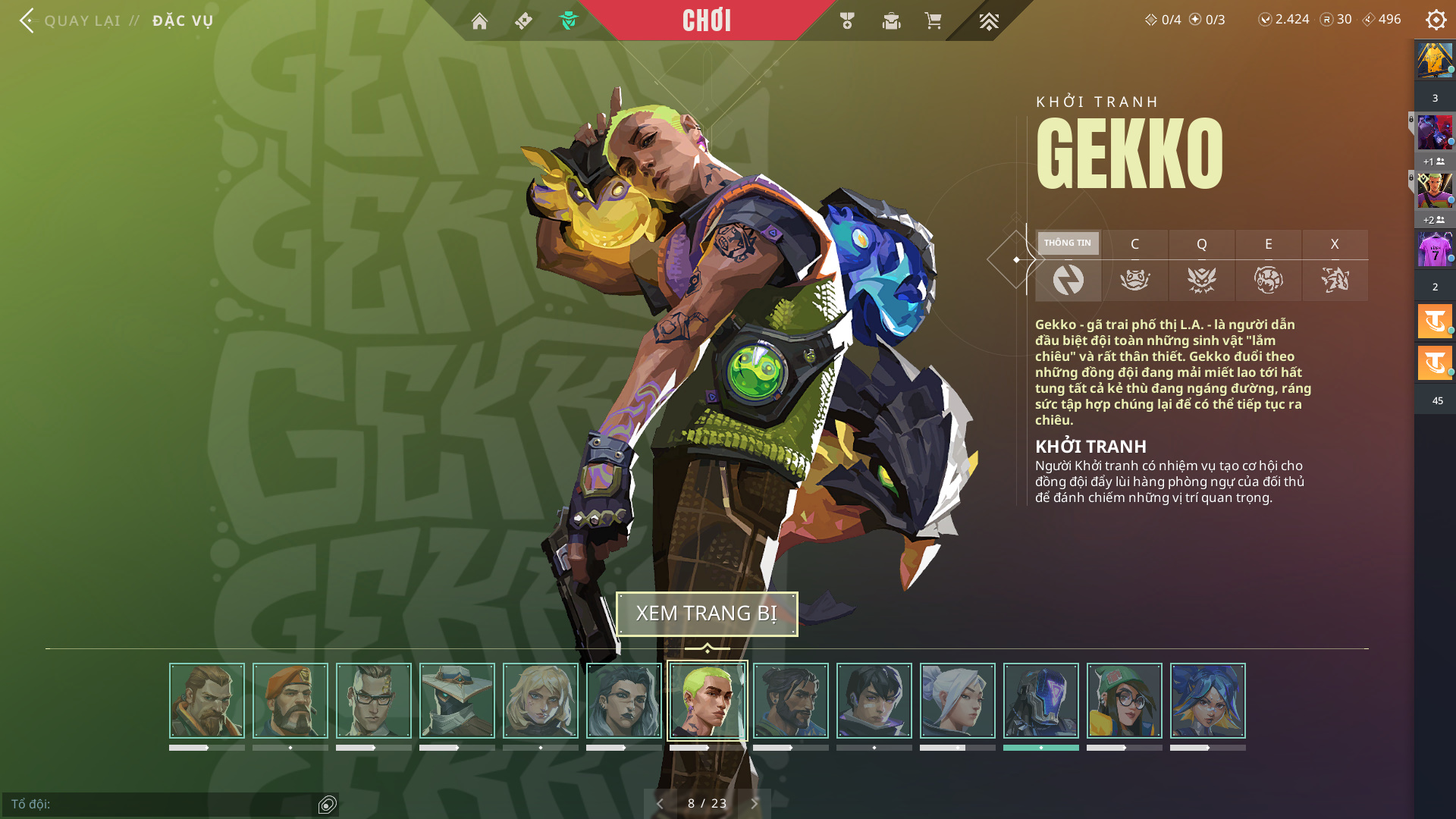Open the store shopping cart icon

coord(933,21)
